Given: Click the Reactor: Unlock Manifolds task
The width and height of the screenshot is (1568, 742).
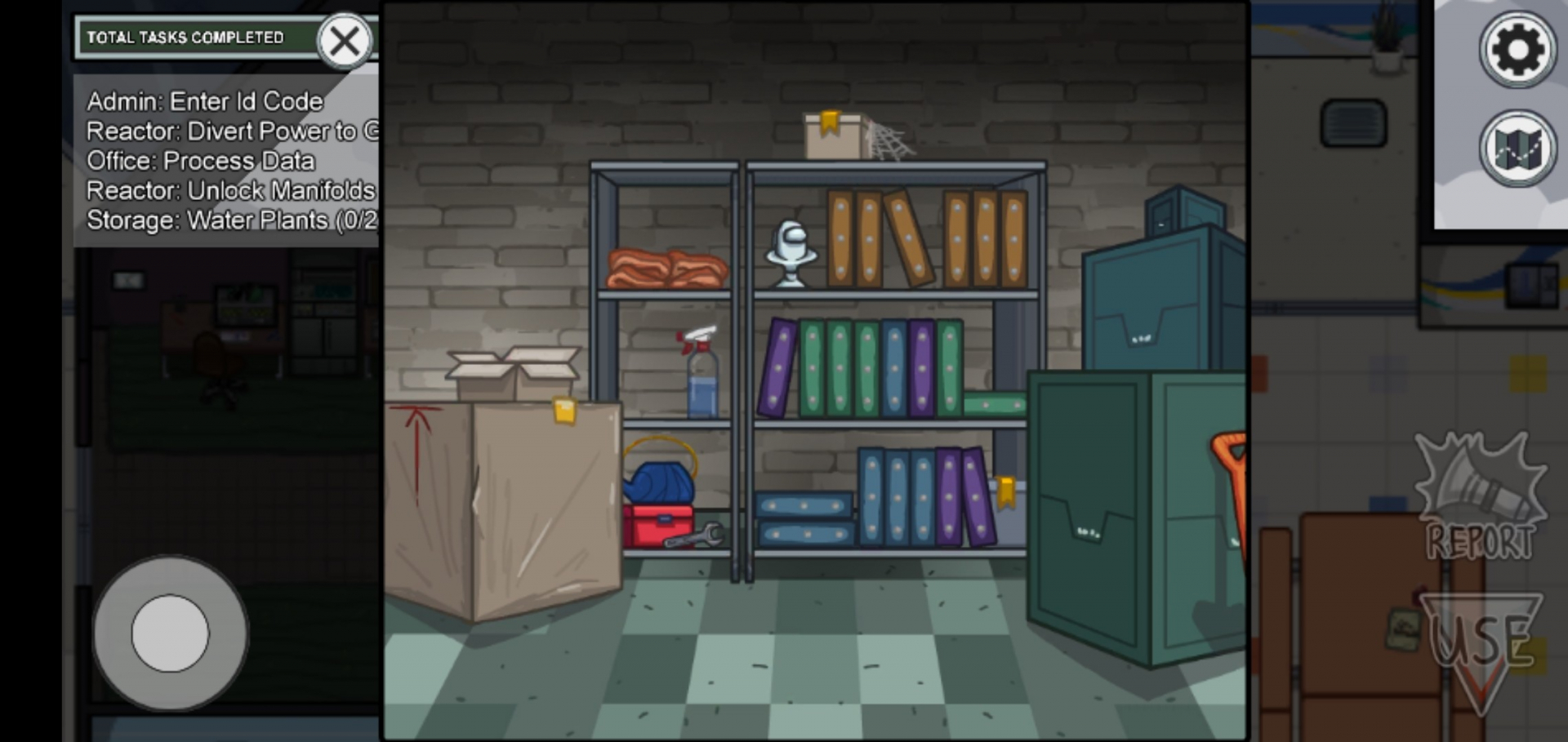Looking at the screenshot, I should (x=229, y=190).
